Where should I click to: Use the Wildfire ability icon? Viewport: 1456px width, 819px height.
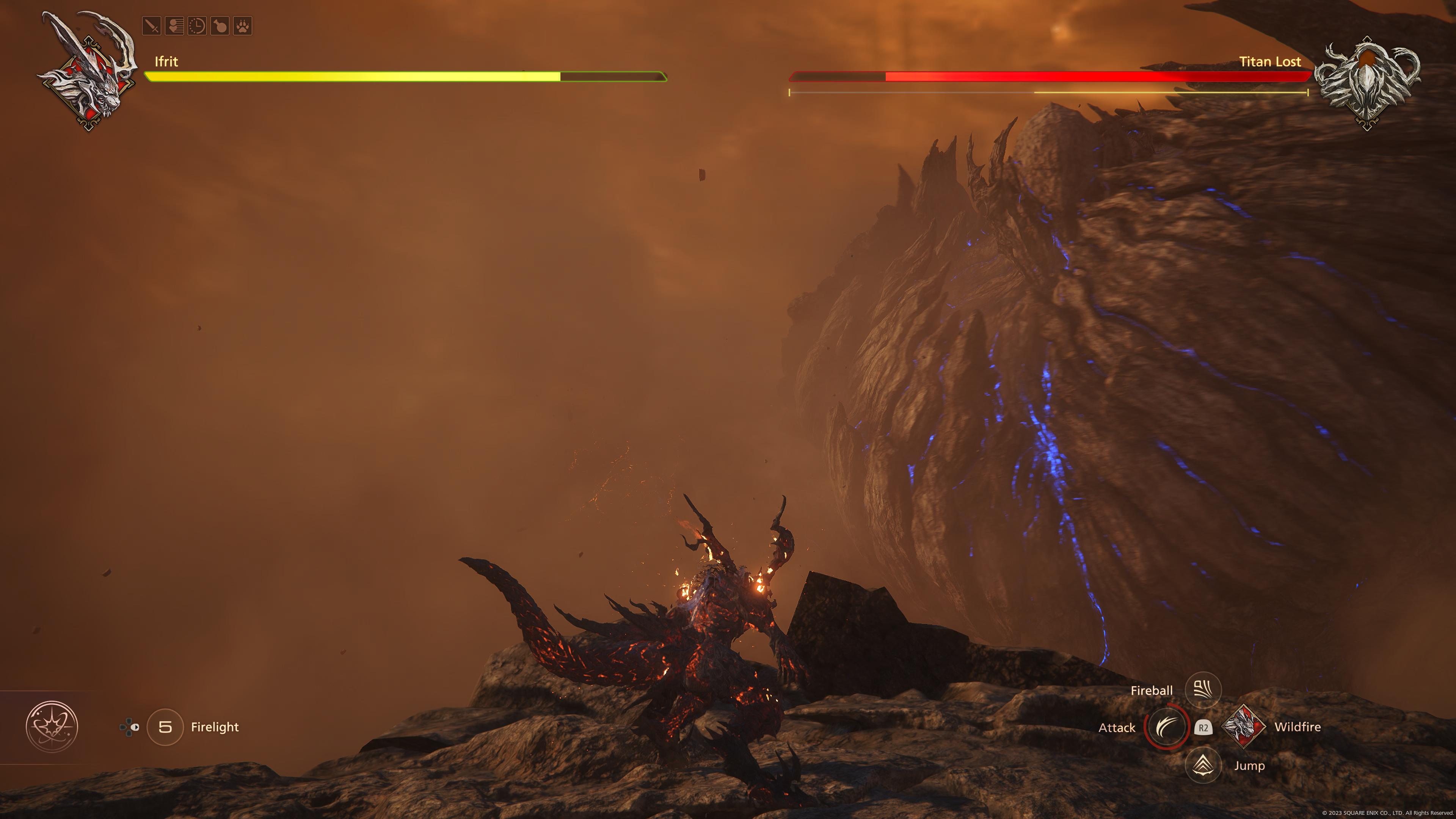pyautogui.click(x=1243, y=727)
